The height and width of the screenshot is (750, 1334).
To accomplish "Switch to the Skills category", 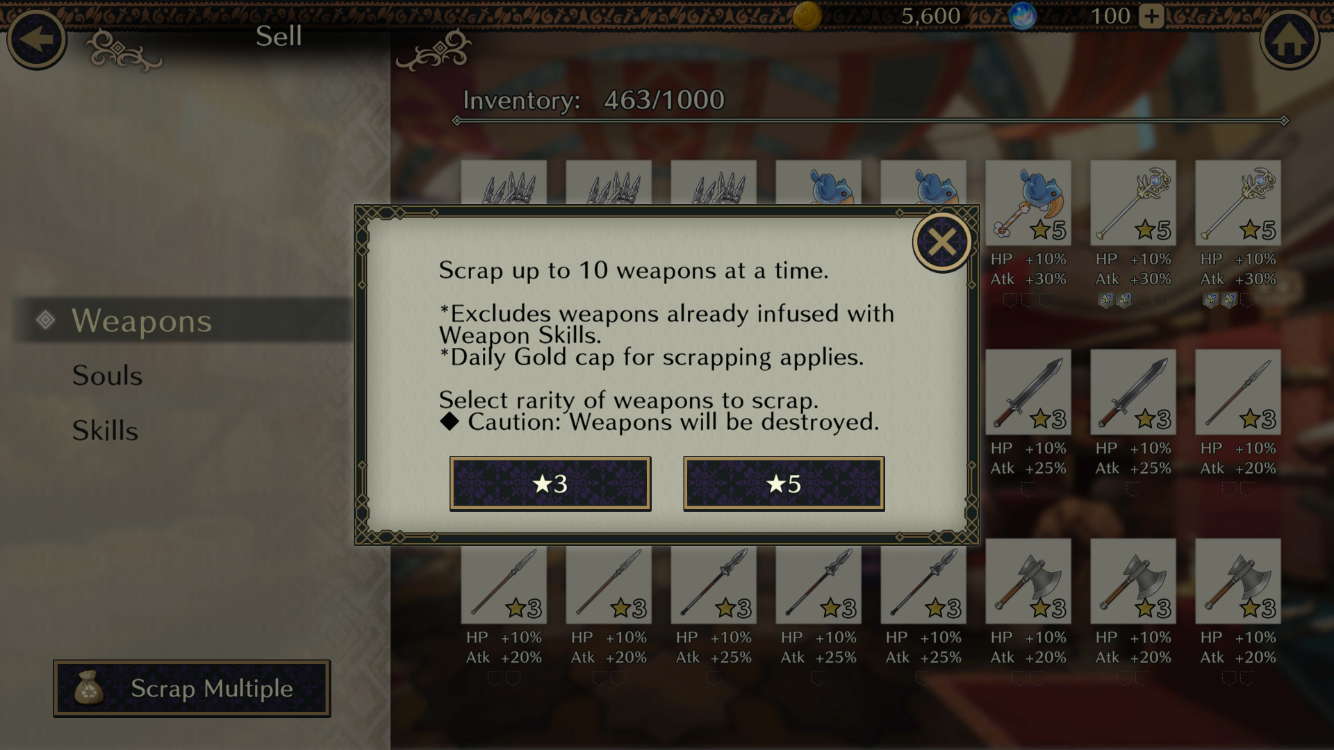I will click(105, 431).
